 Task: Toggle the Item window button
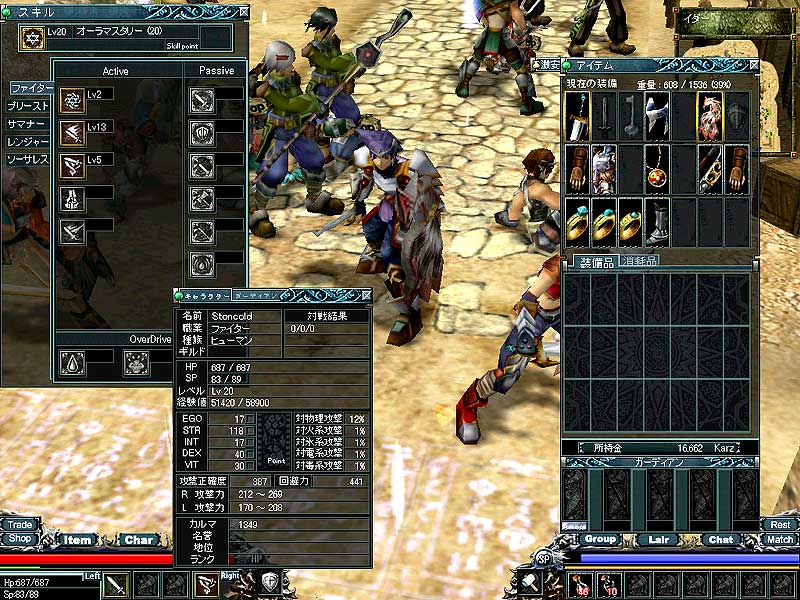(78, 540)
